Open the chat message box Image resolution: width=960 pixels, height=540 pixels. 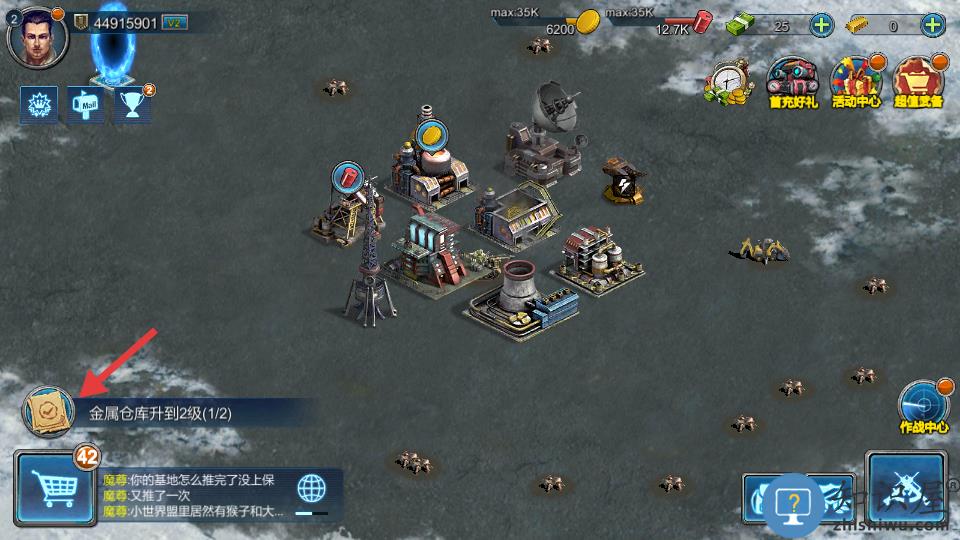click(195, 495)
